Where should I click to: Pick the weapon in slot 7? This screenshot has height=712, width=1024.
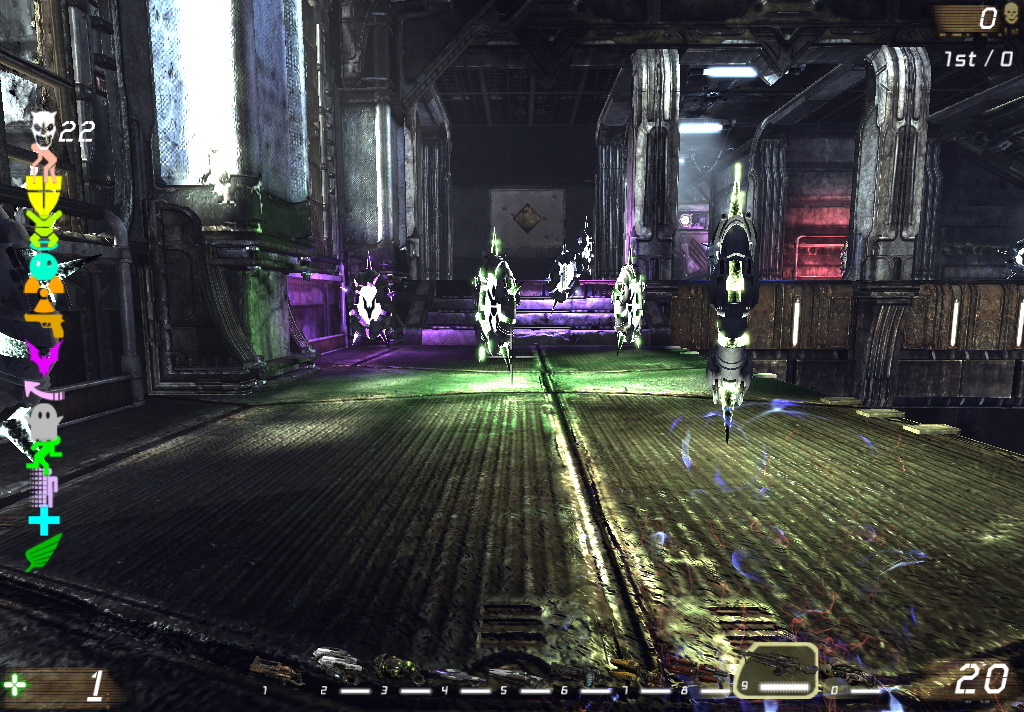click(x=634, y=668)
